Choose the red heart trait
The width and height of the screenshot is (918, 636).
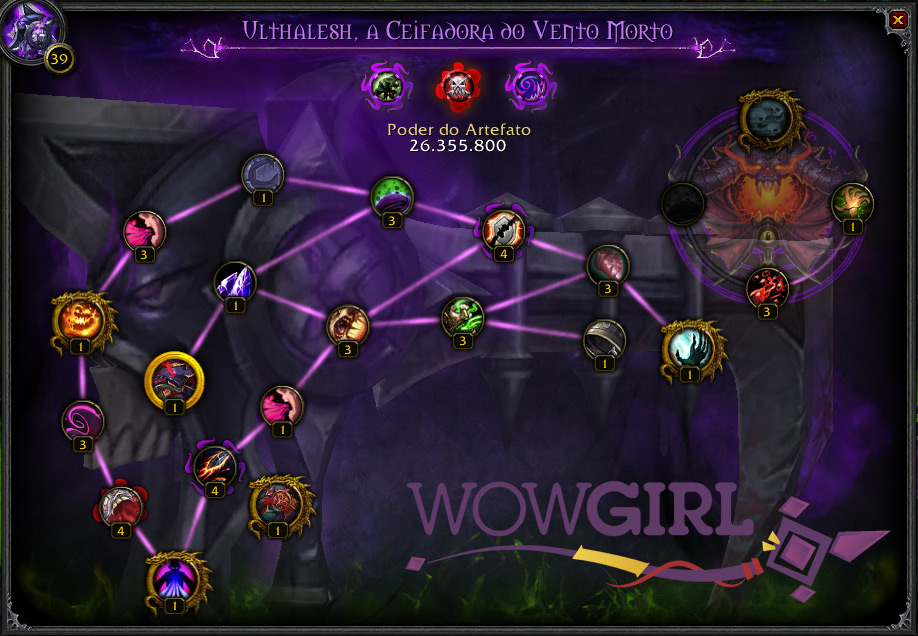607,265
